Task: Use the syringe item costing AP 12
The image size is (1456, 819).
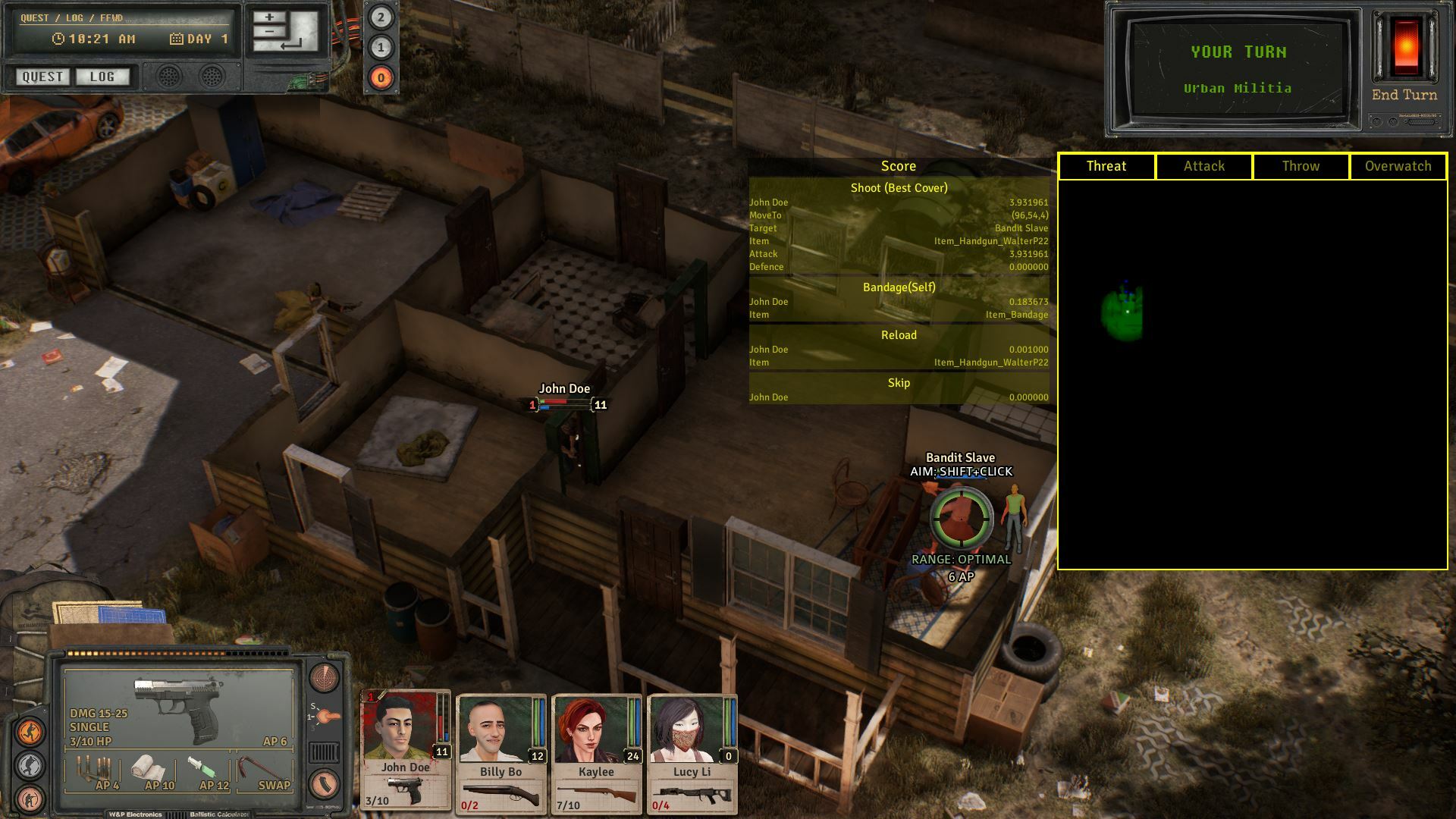Action: tap(200, 767)
